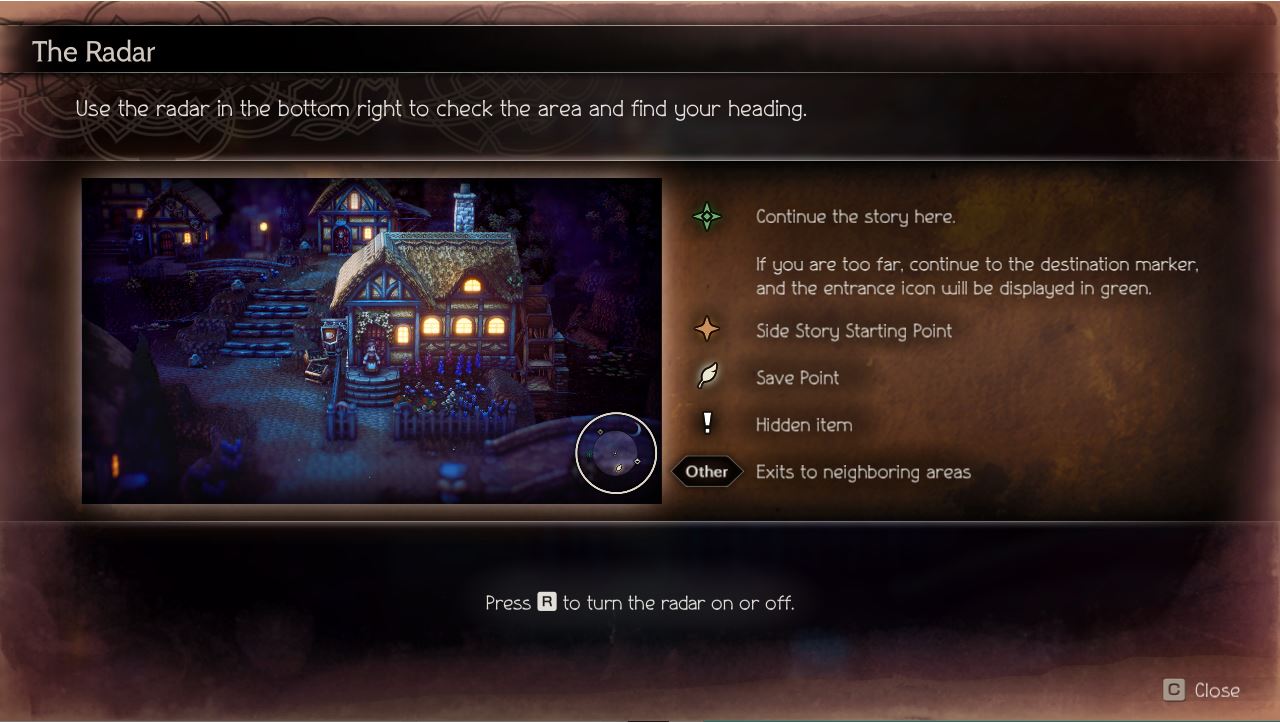Select the Save Point leaf icon
This screenshot has width=1280, height=722.
pos(706,378)
